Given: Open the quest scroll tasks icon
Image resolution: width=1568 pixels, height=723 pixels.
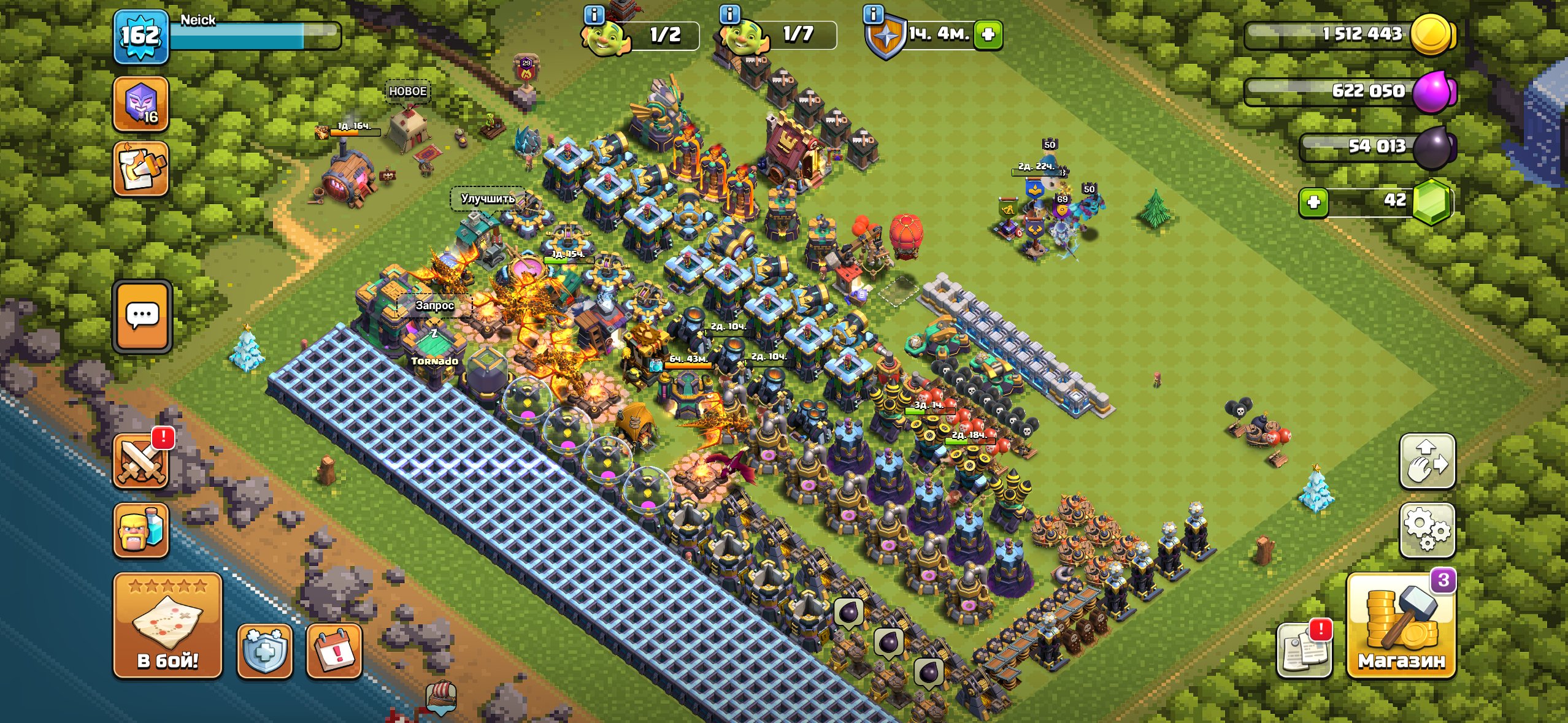Looking at the screenshot, I should 141,169.
